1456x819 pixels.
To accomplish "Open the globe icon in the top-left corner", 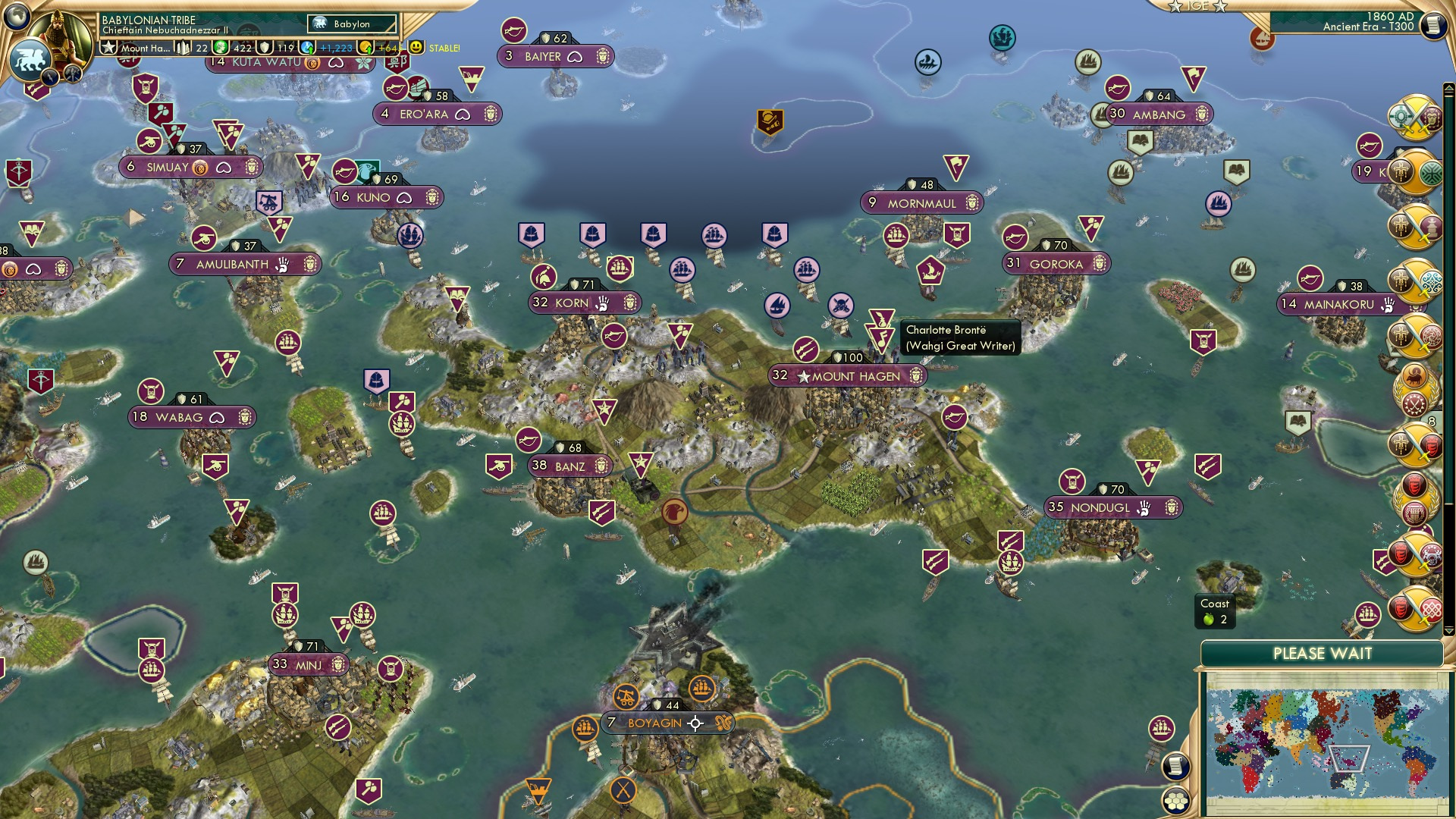I will click(17, 15).
